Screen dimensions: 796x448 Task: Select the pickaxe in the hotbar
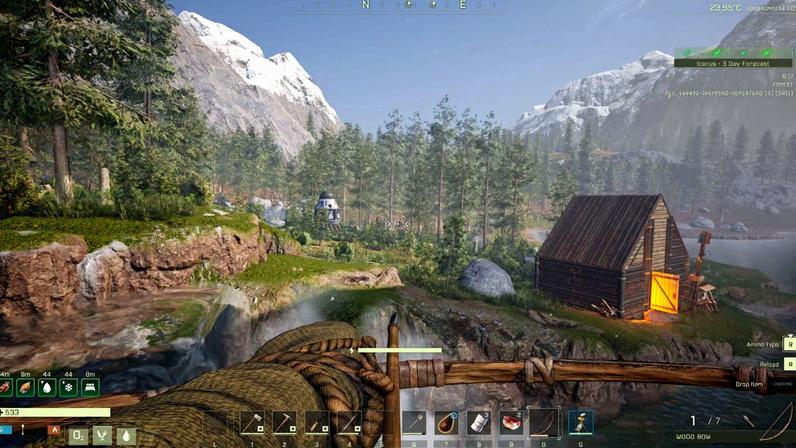[x=284, y=423]
